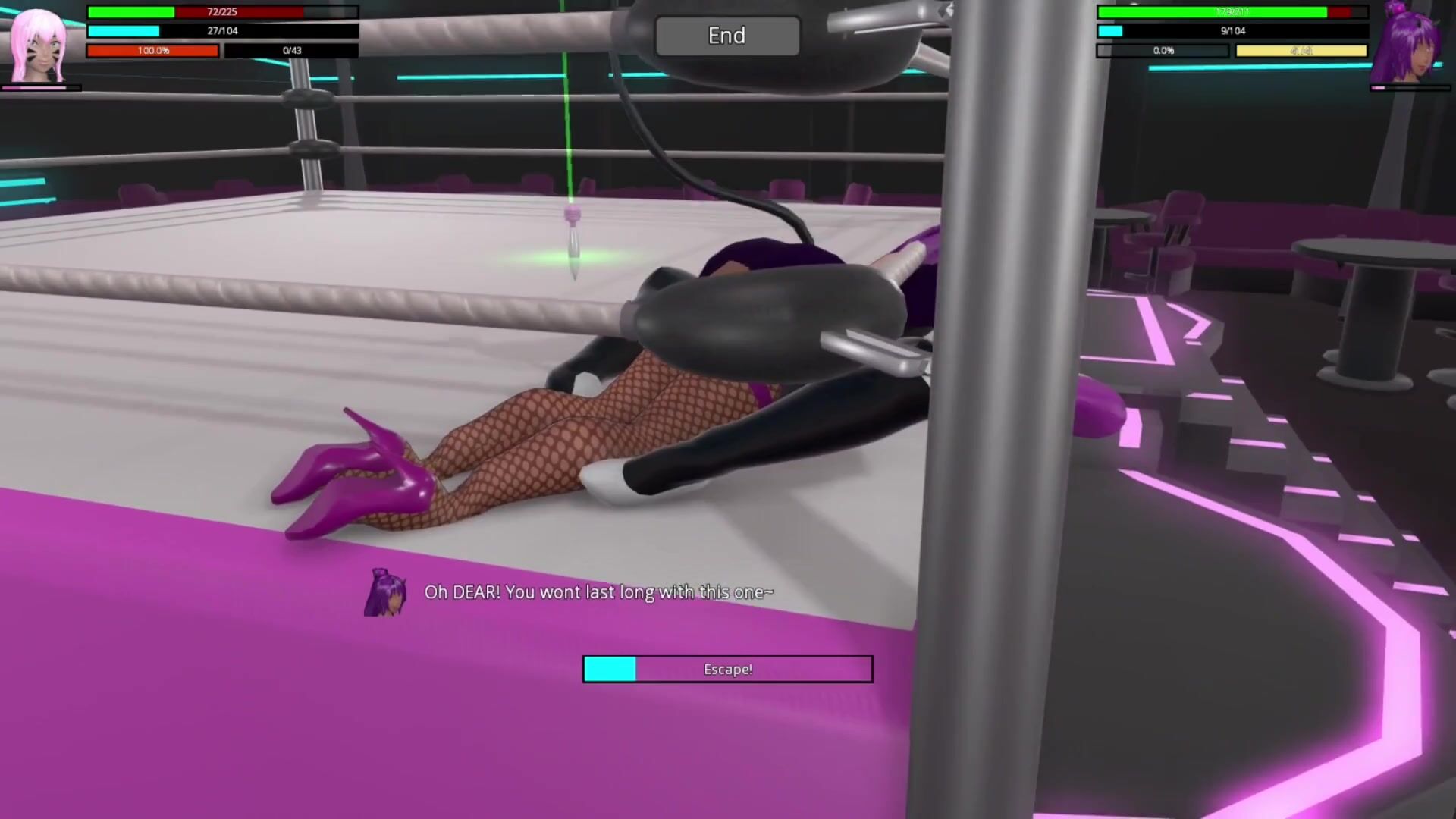Click the Escape! struggle bar
Screen dimensions: 1456x819
727,669
